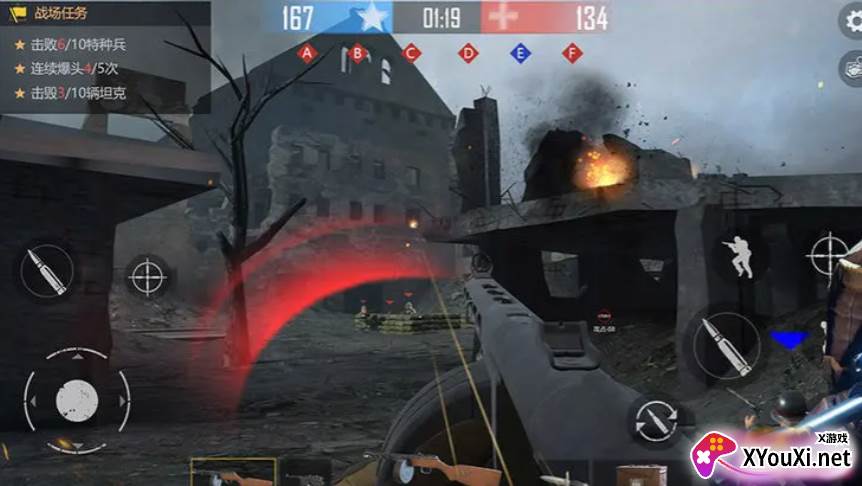Select the highlighted weapon slot in hotbar
This screenshot has width=862, height=486.
coord(233,472)
